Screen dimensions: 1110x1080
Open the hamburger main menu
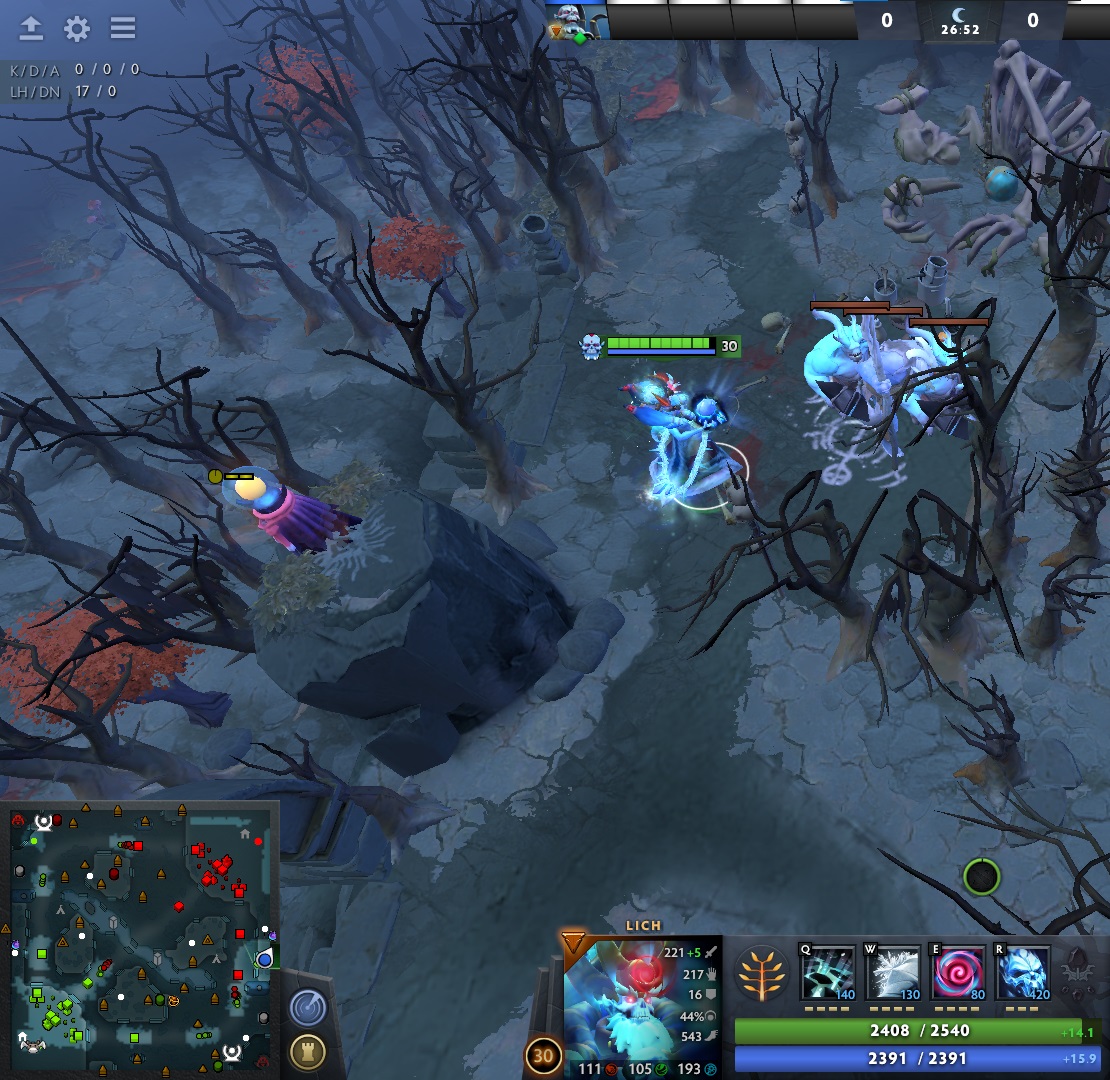tap(123, 28)
